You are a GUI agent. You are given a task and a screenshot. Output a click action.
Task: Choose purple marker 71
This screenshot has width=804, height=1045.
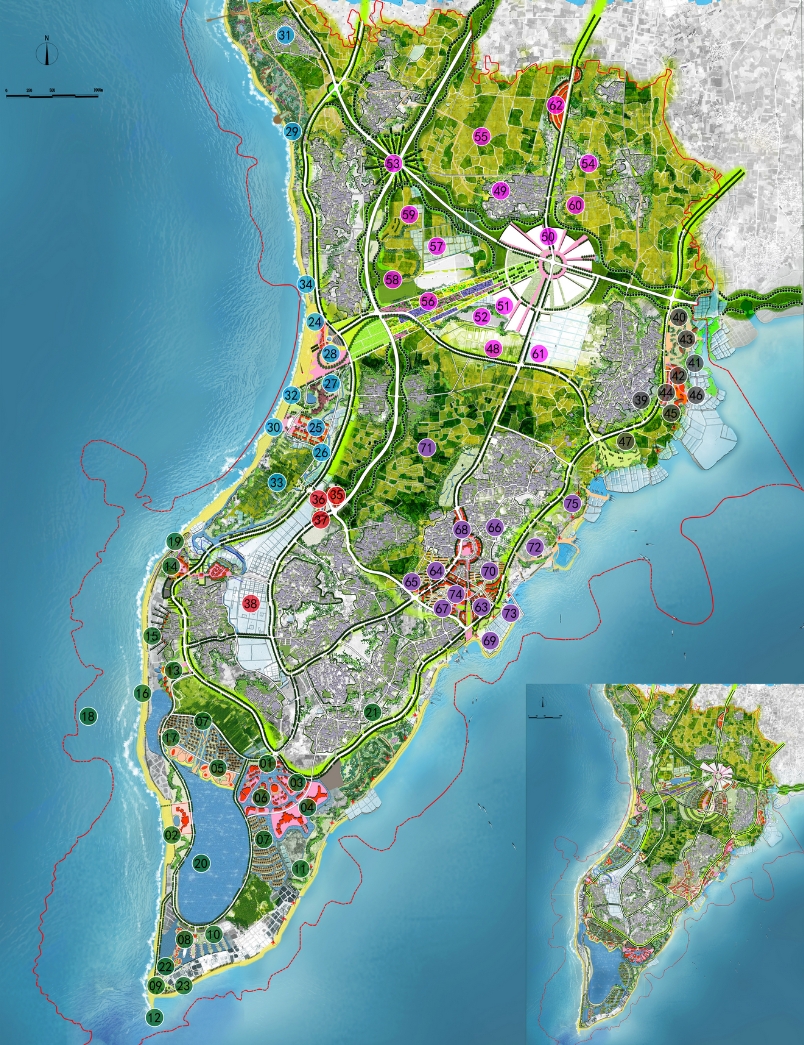coord(427,447)
